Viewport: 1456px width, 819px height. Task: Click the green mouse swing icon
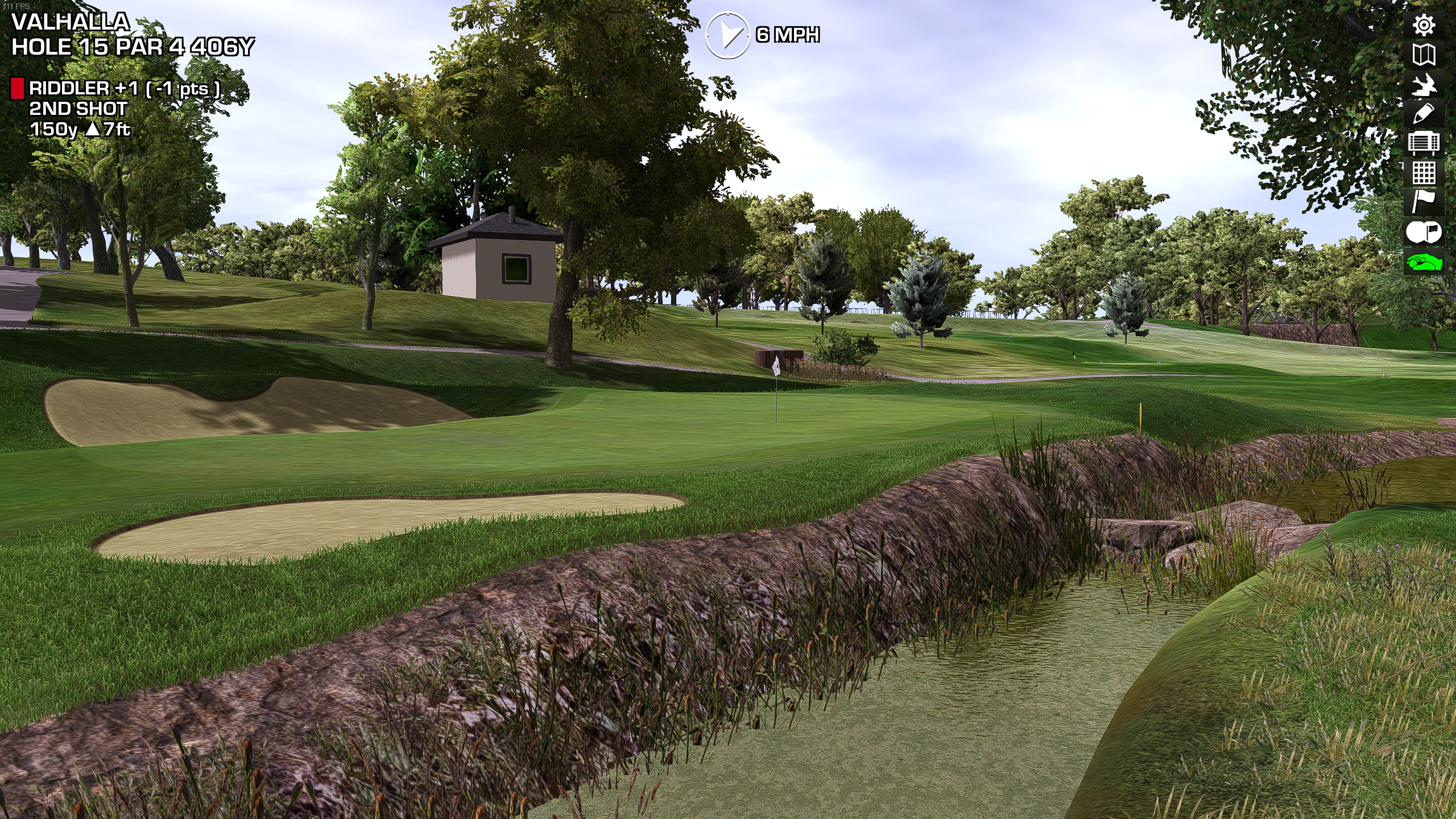pos(1424,262)
